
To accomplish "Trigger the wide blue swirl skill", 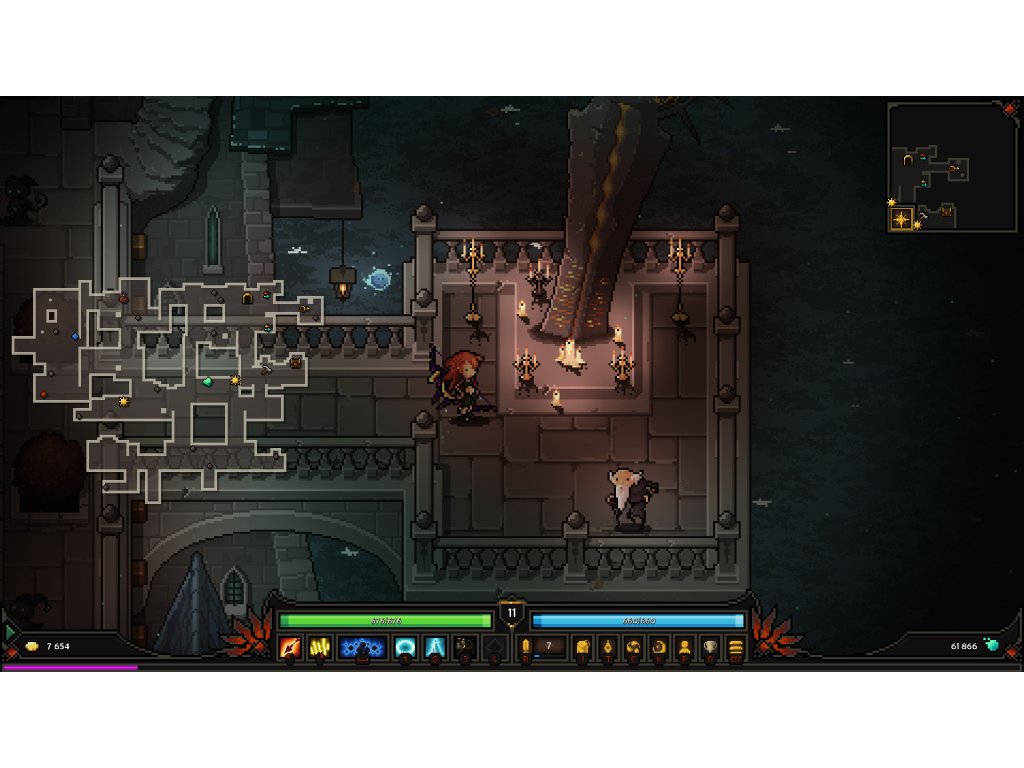I will 362,647.
